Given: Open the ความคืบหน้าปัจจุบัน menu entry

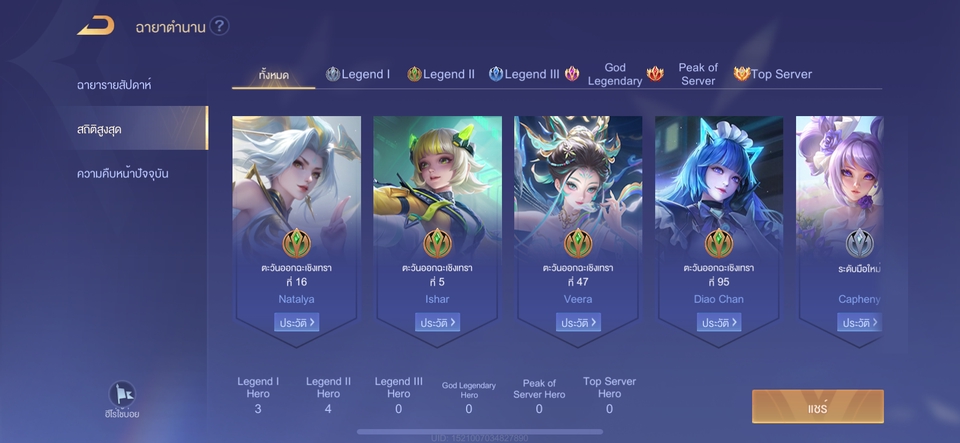Looking at the screenshot, I should pyautogui.click(x=123, y=173).
